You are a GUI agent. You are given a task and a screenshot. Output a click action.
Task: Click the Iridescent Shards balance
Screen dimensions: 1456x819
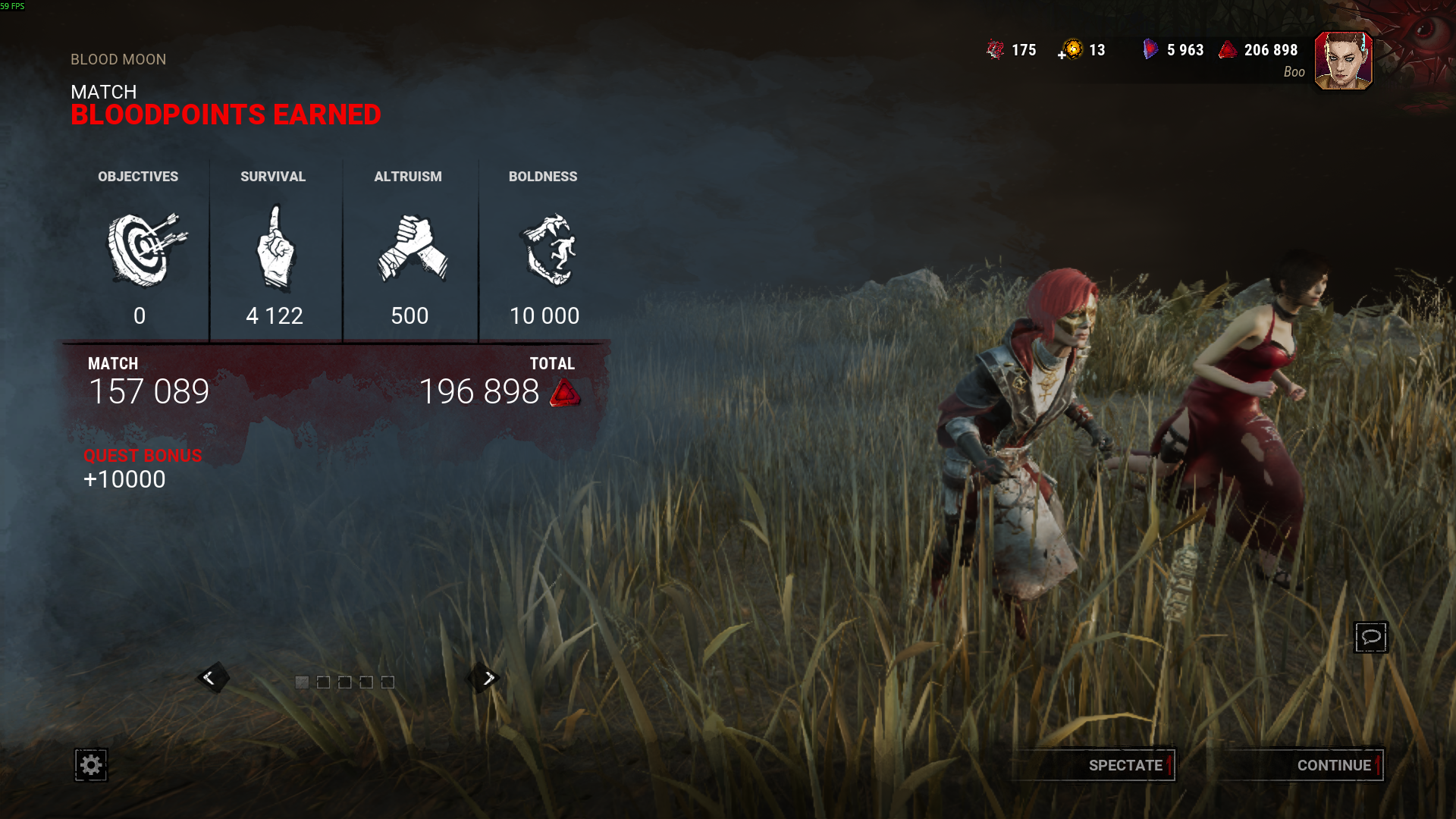click(x=1174, y=50)
